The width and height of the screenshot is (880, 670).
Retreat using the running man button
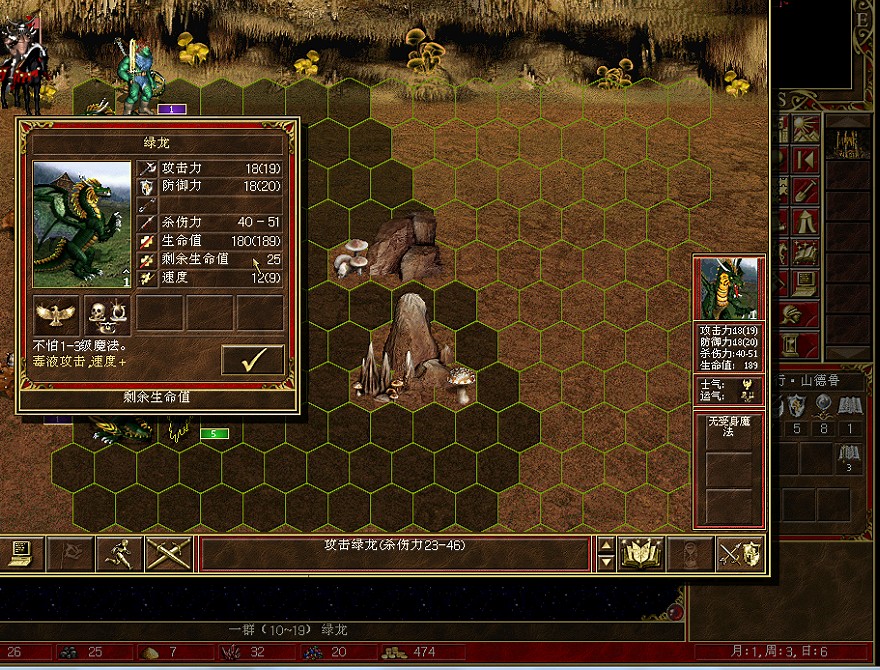click(120, 553)
